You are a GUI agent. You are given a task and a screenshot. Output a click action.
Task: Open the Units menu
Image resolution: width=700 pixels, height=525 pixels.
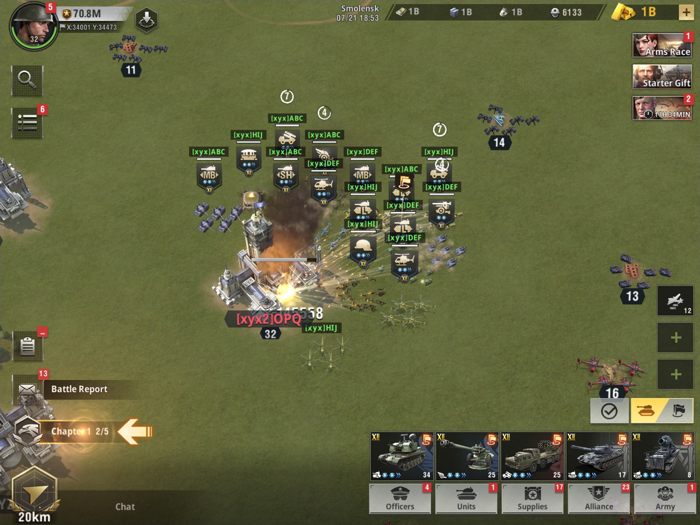[x=466, y=499]
